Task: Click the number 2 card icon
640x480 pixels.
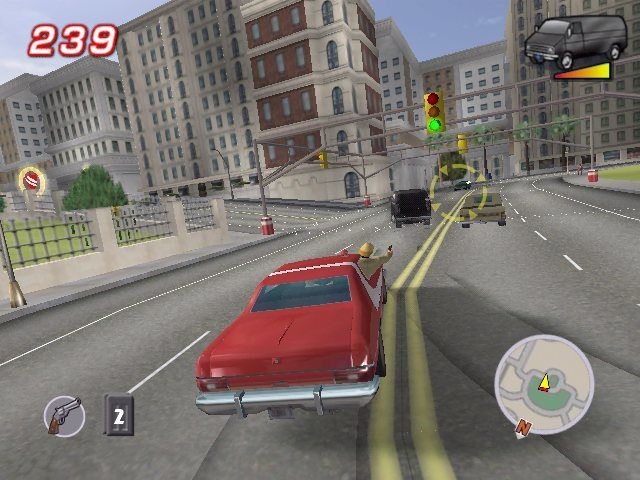Action: pos(119,415)
